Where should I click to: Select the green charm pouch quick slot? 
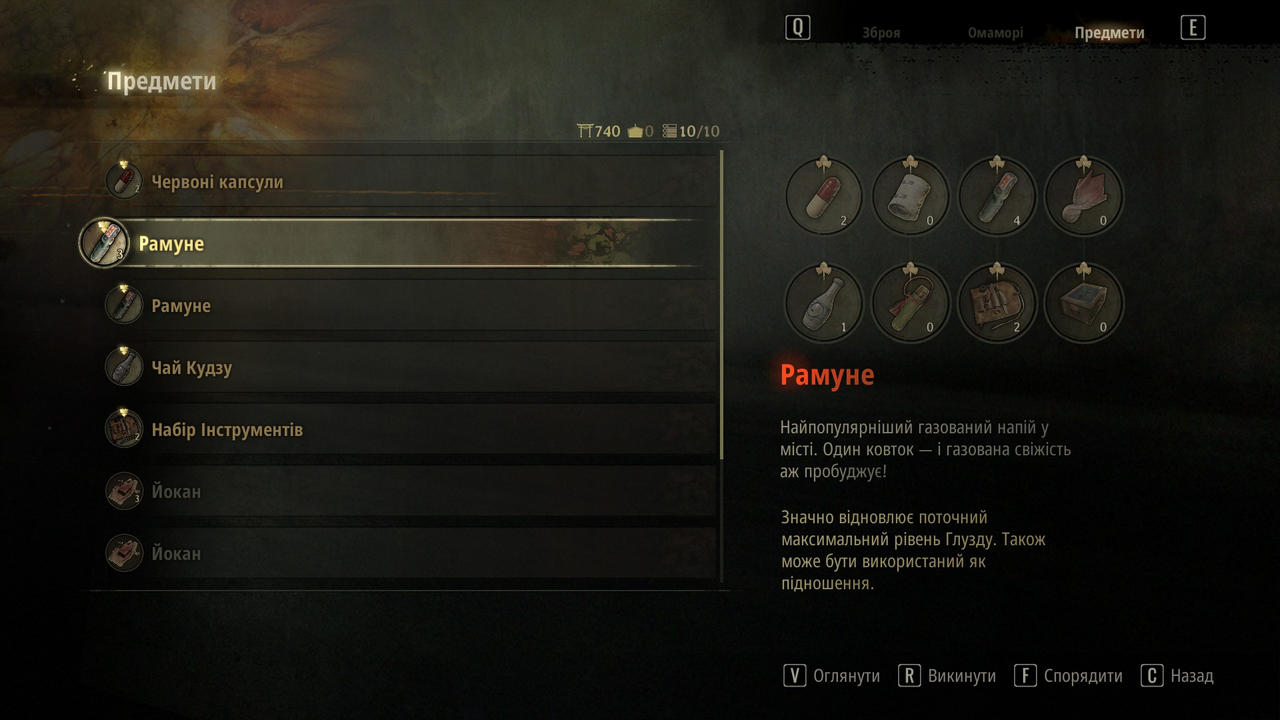pos(910,303)
